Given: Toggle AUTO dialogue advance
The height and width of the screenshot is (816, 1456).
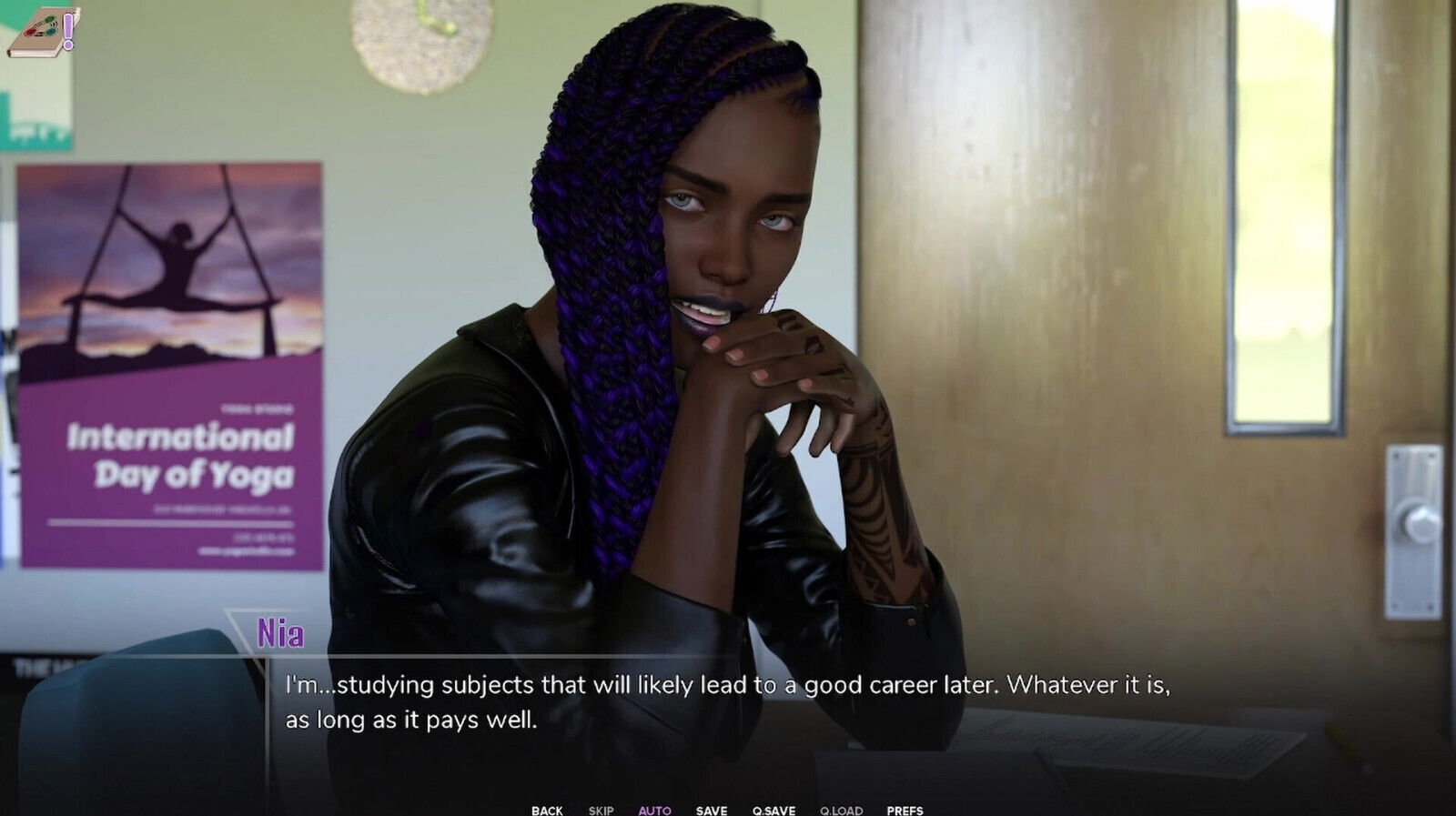Looking at the screenshot, I should [x=654, y=810].
